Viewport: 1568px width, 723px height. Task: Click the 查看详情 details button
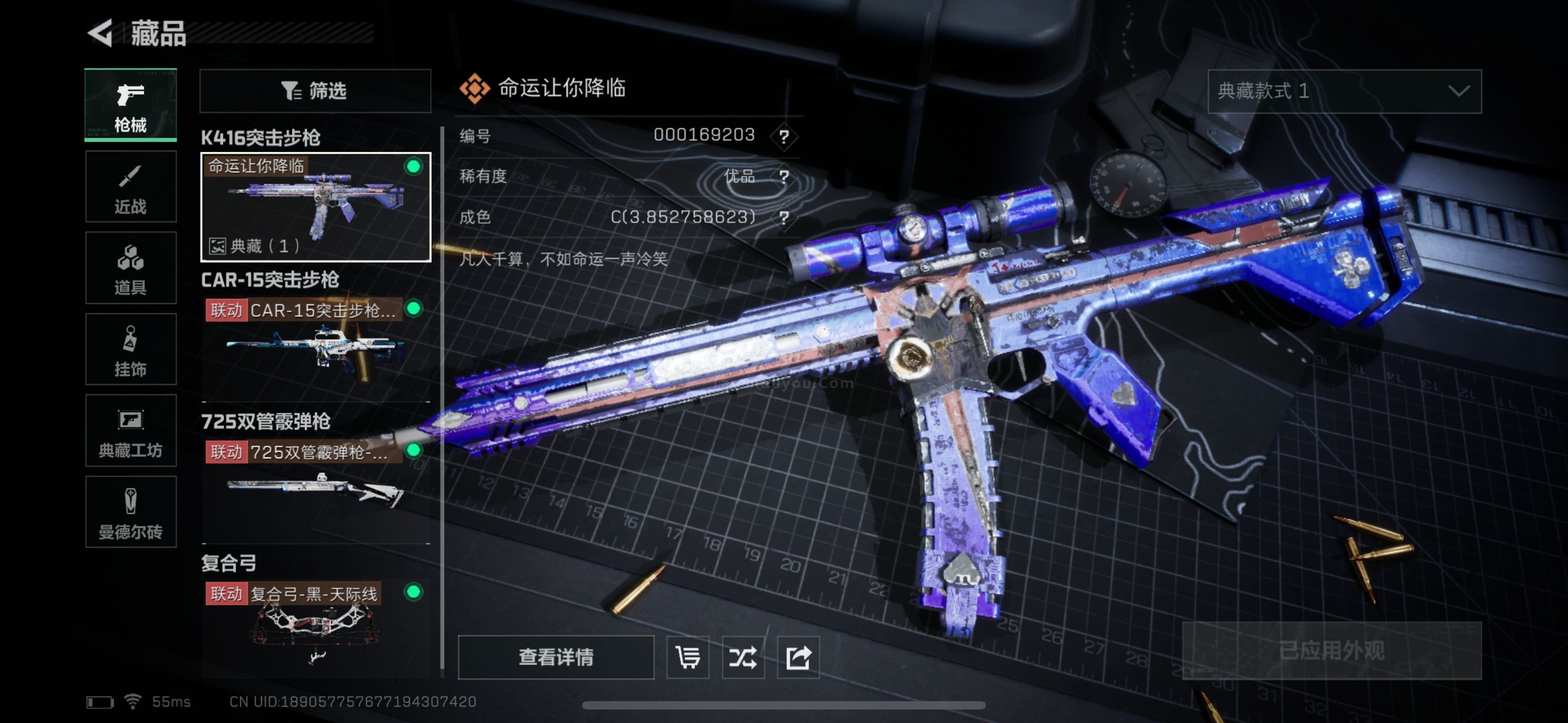555,657
